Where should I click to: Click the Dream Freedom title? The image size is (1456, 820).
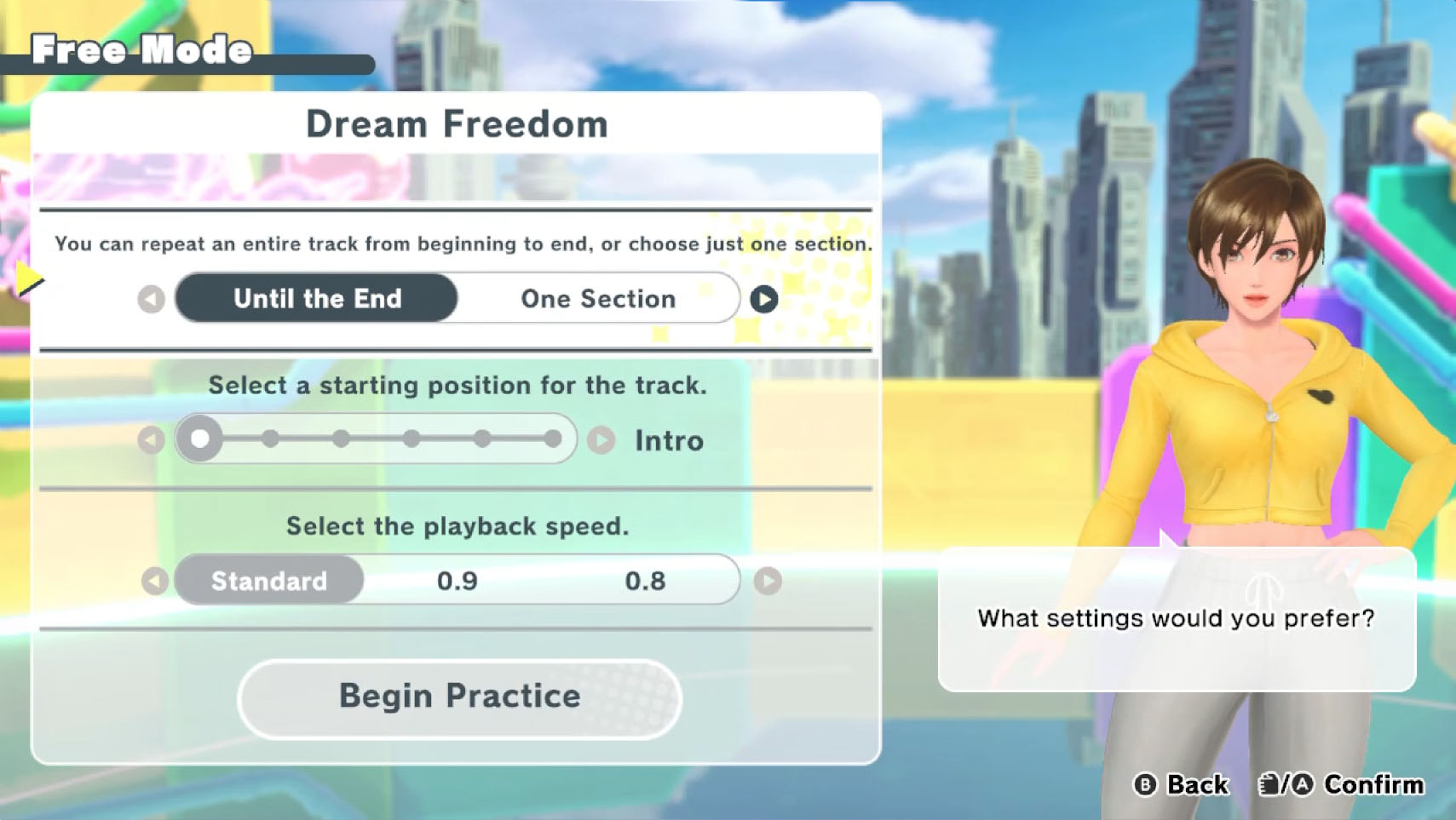click(x=457, y=123)
